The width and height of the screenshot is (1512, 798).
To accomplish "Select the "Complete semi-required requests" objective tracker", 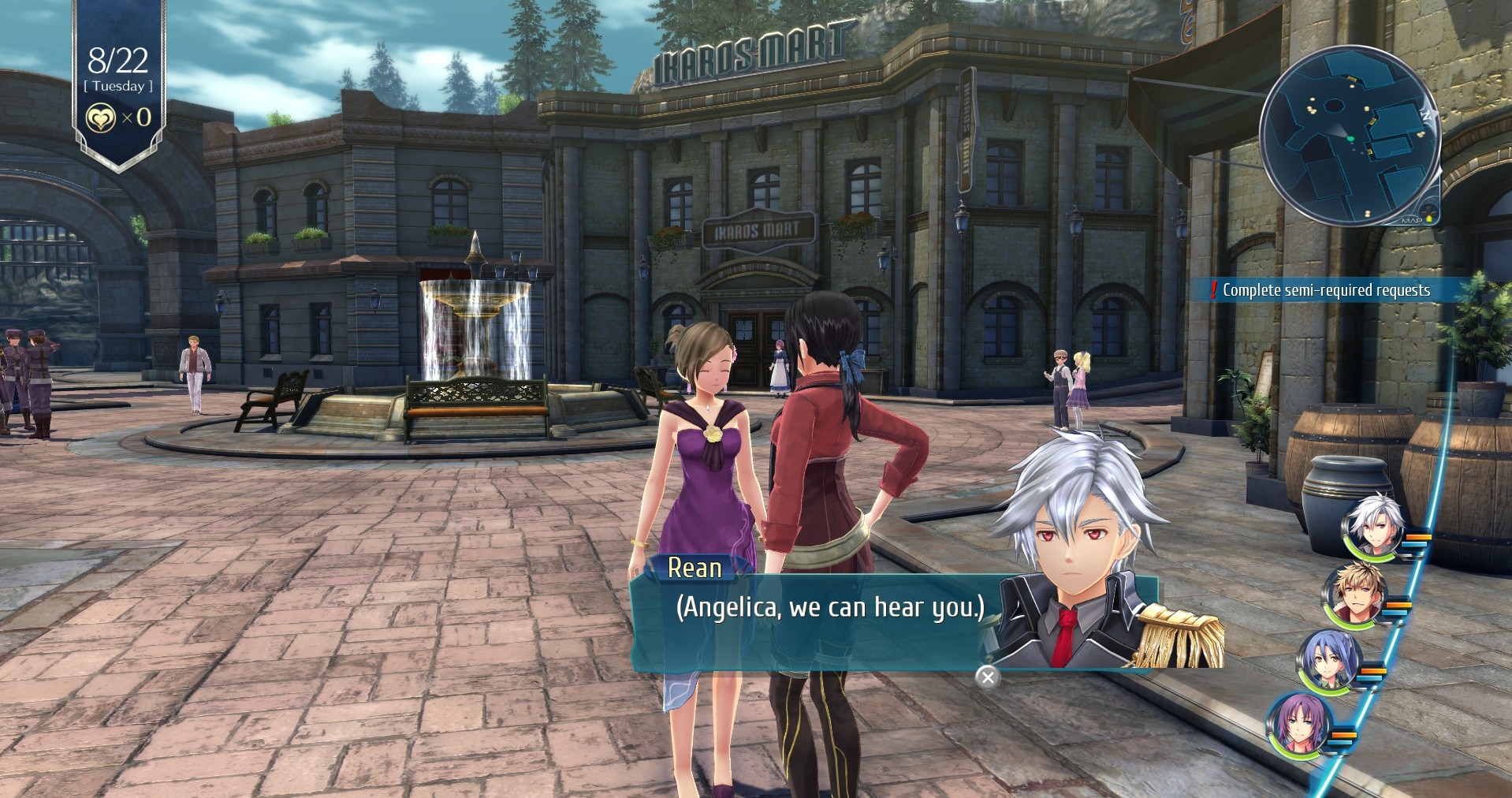I will [x=1325, y=290].
